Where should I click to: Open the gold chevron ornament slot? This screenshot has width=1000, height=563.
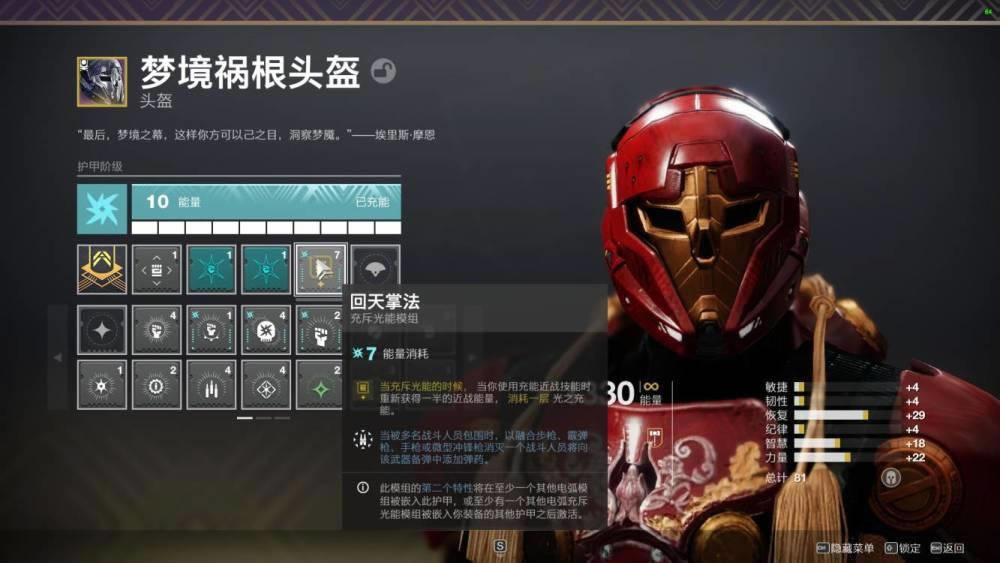pos(102,269)
